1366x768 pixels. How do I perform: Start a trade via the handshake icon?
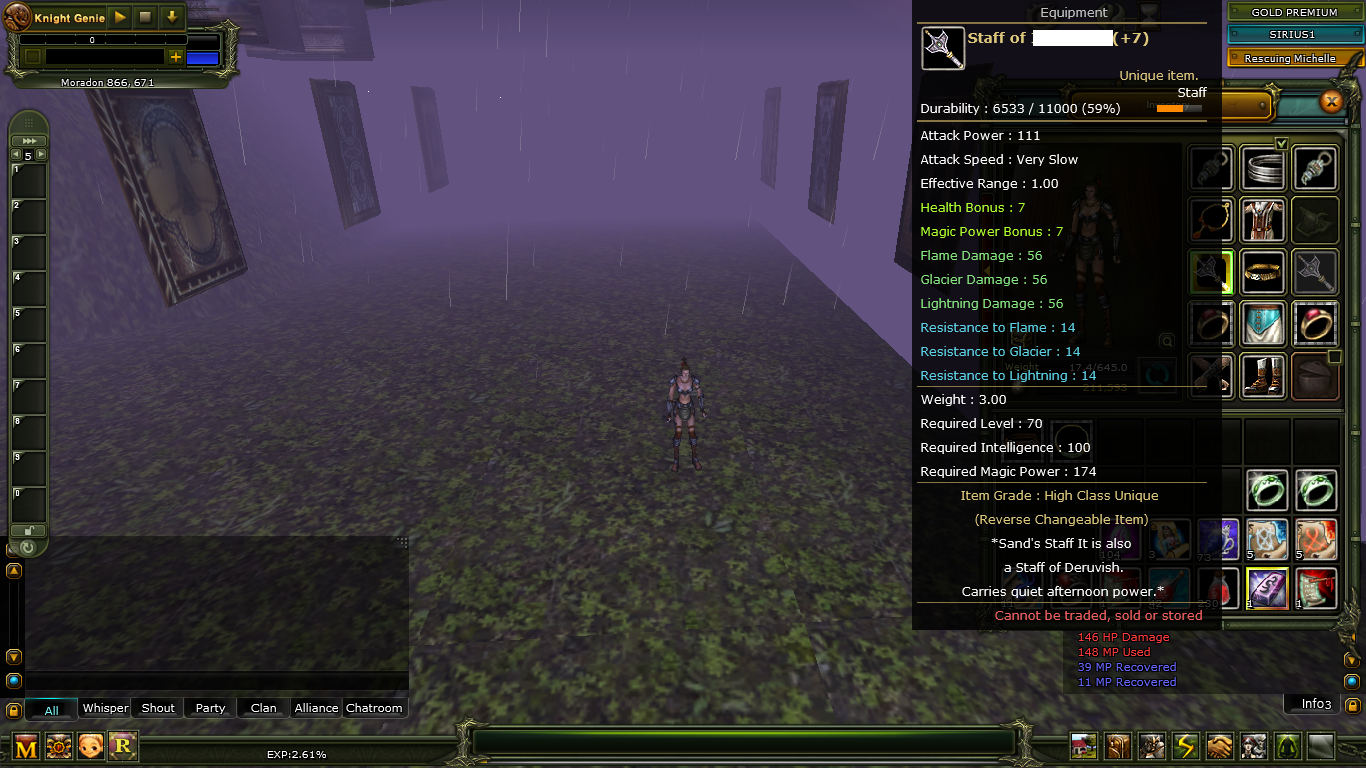[1219, 747]
